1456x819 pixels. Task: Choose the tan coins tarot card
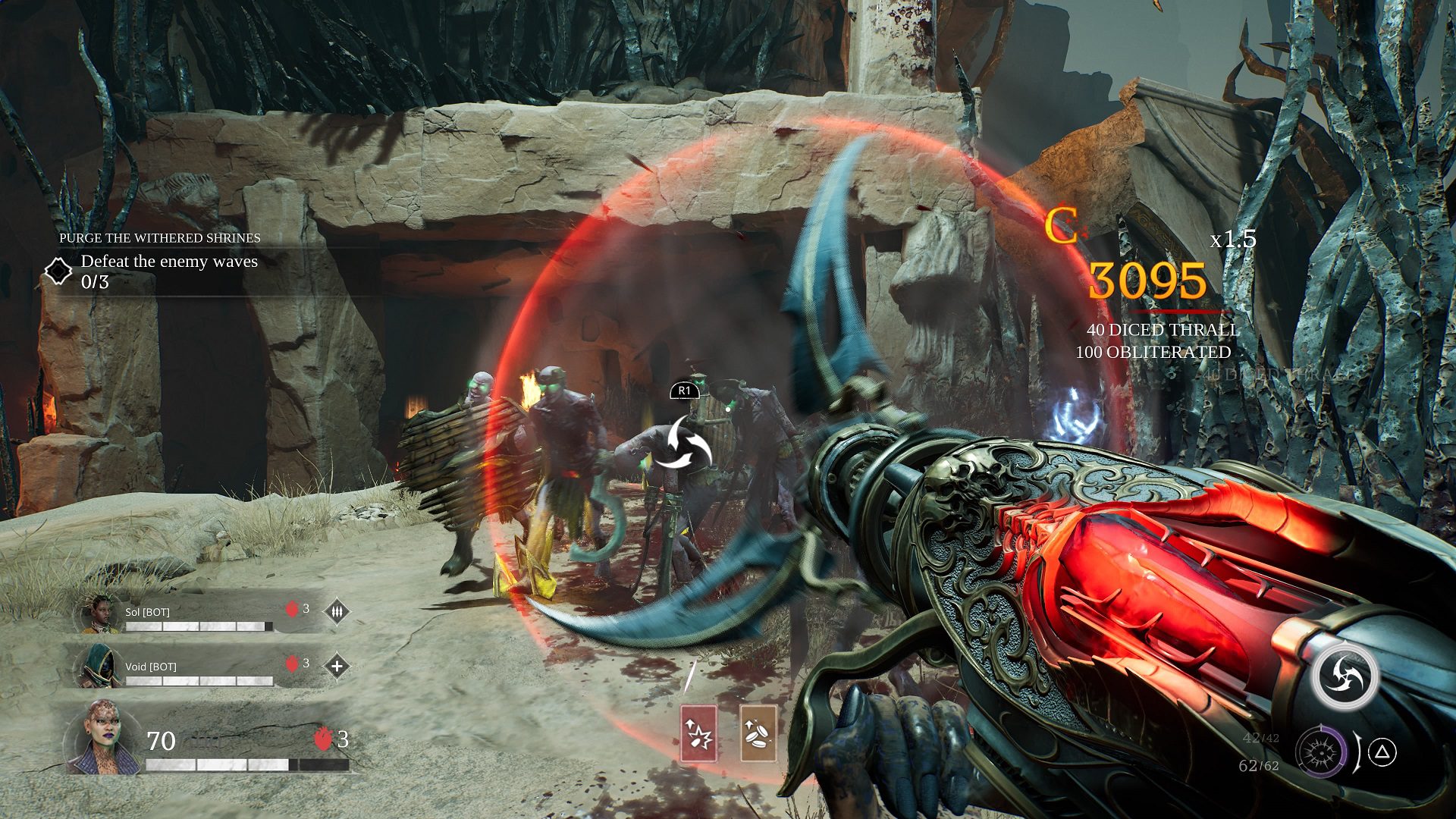(758, 733)
